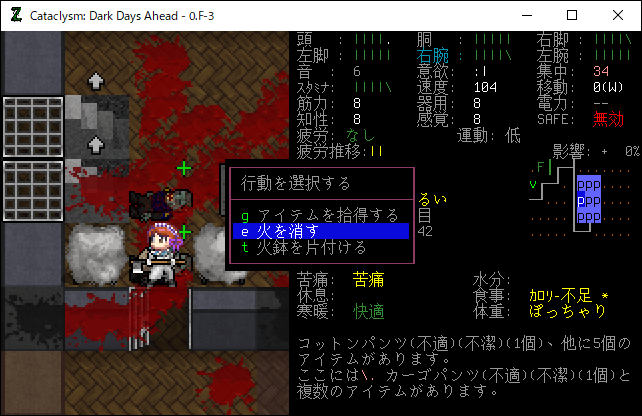Select the highlighted '火を消す' option
Screen dimensions: 642x416
[320, 231]
